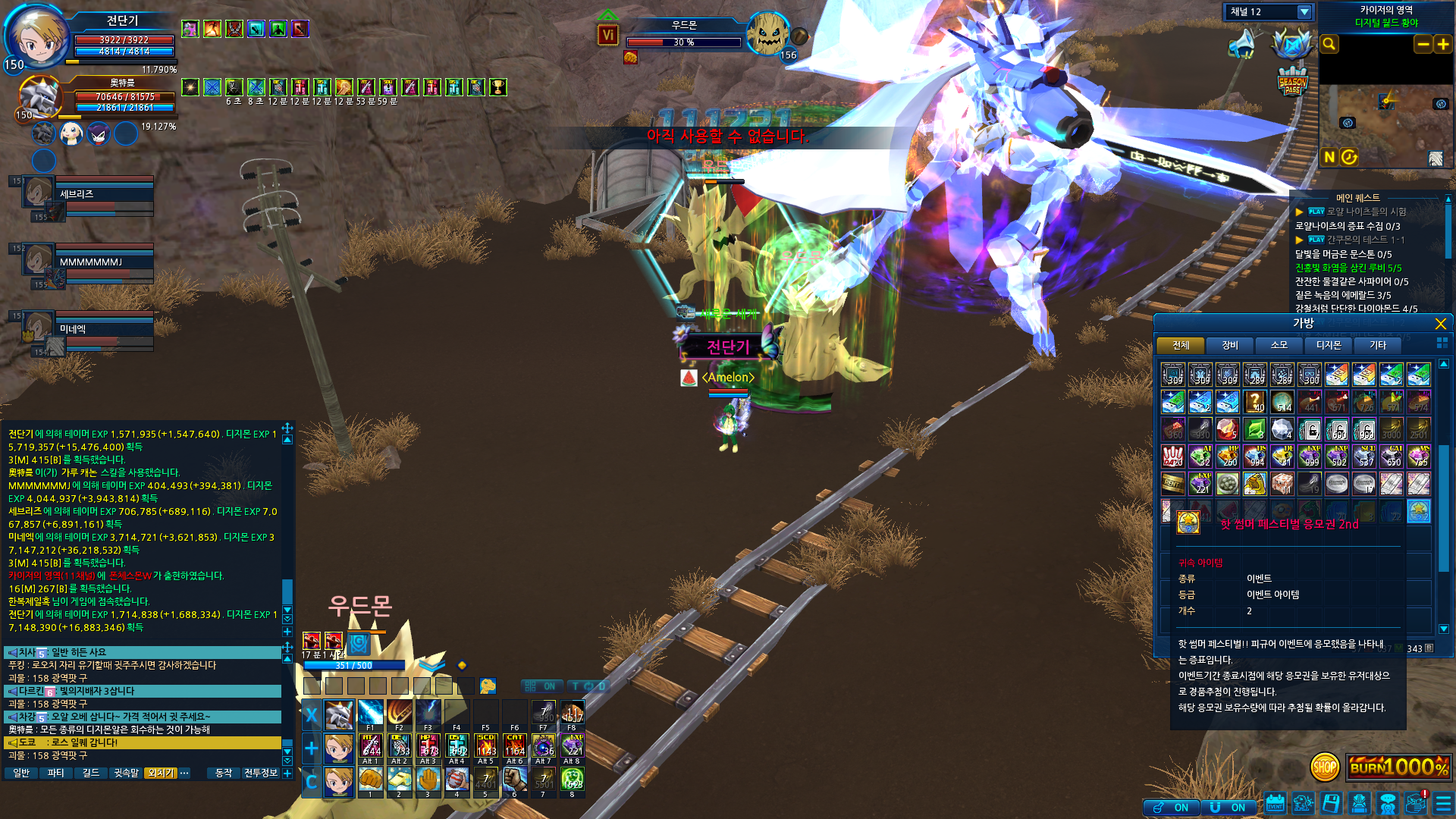Screen dimensions: 1456x819
Task: Open the EVENT calendar icon
Action: [x=1275, y=804]
